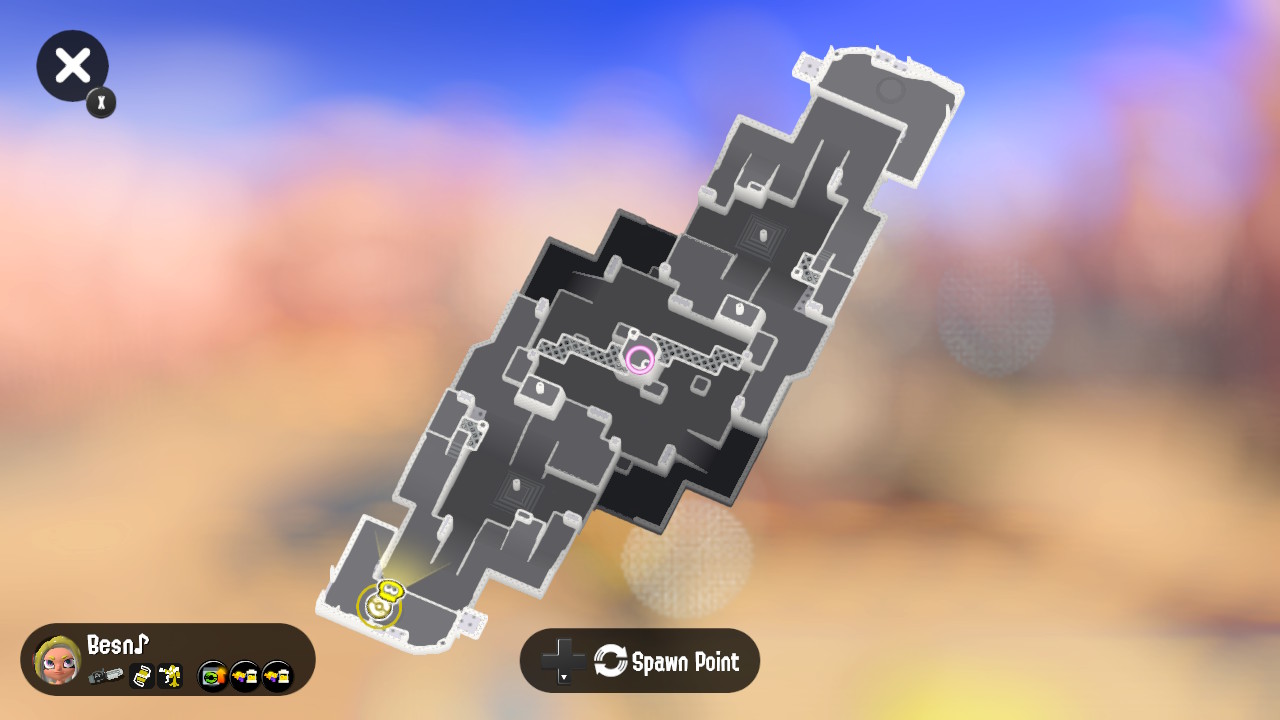This screenshot has width=1280, height=720.
Task: Click the padlock marker left of the G symbol
Action: 539,388
